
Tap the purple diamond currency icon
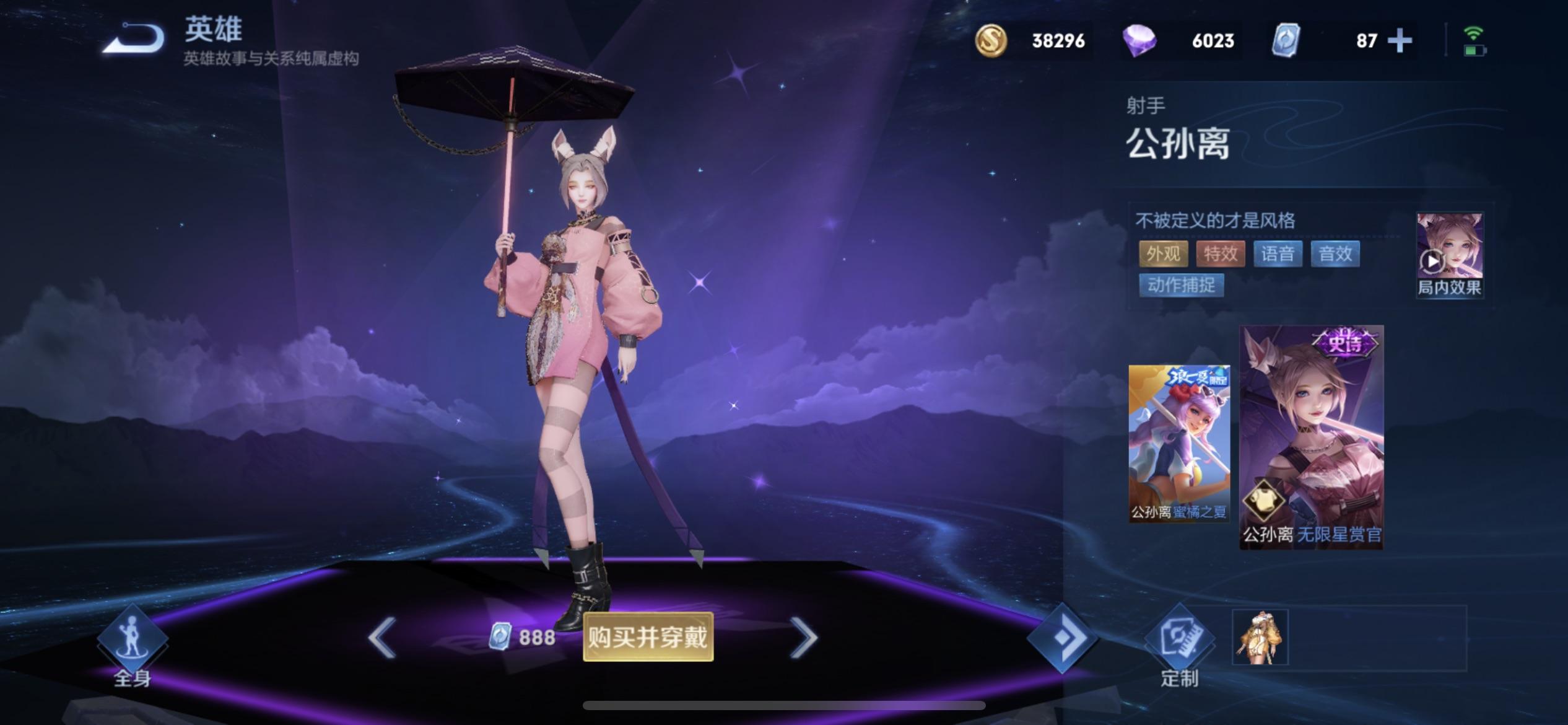[x=1139, y=41]
